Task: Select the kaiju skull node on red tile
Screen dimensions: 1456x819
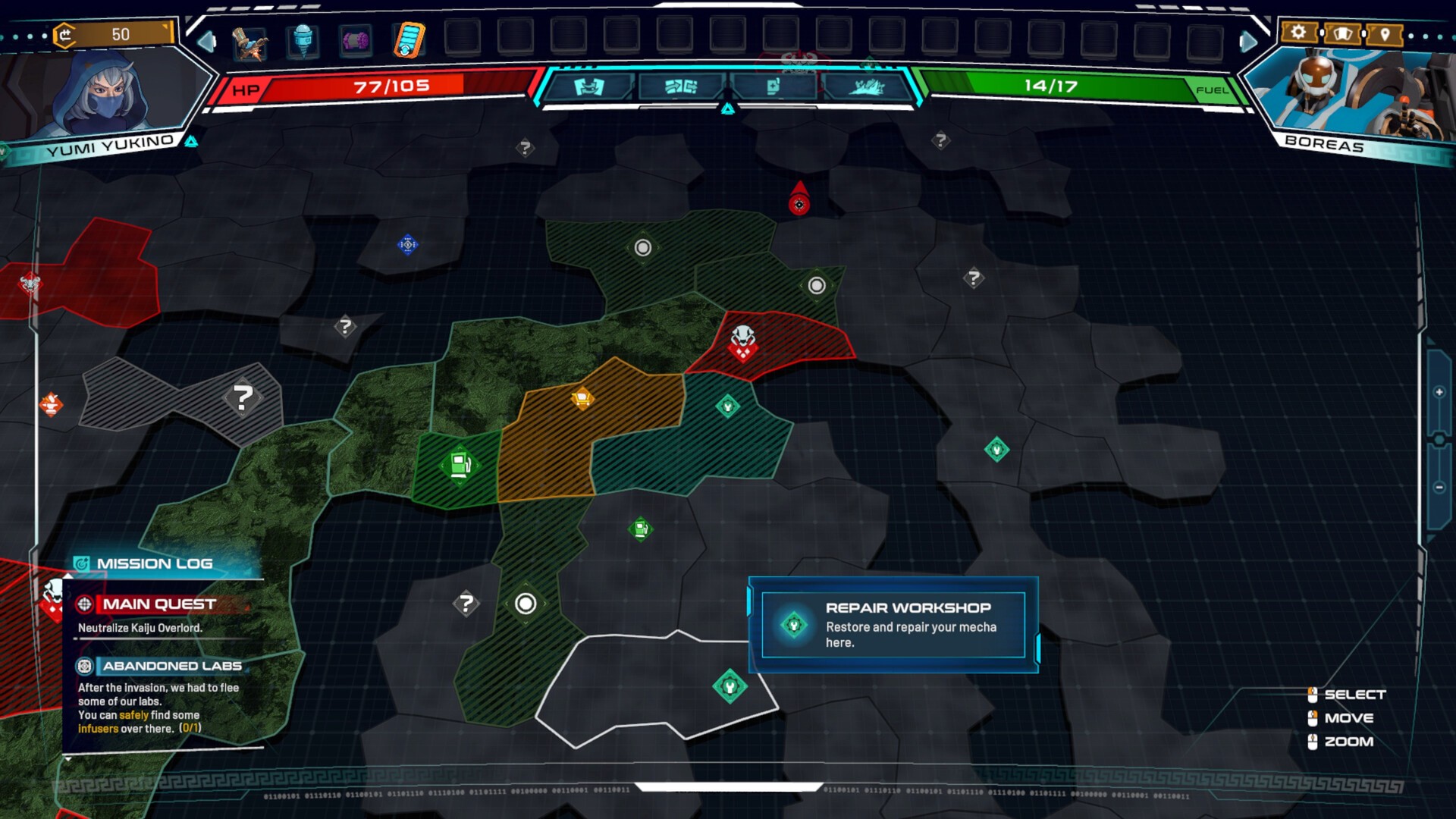Action: point(742,341)
